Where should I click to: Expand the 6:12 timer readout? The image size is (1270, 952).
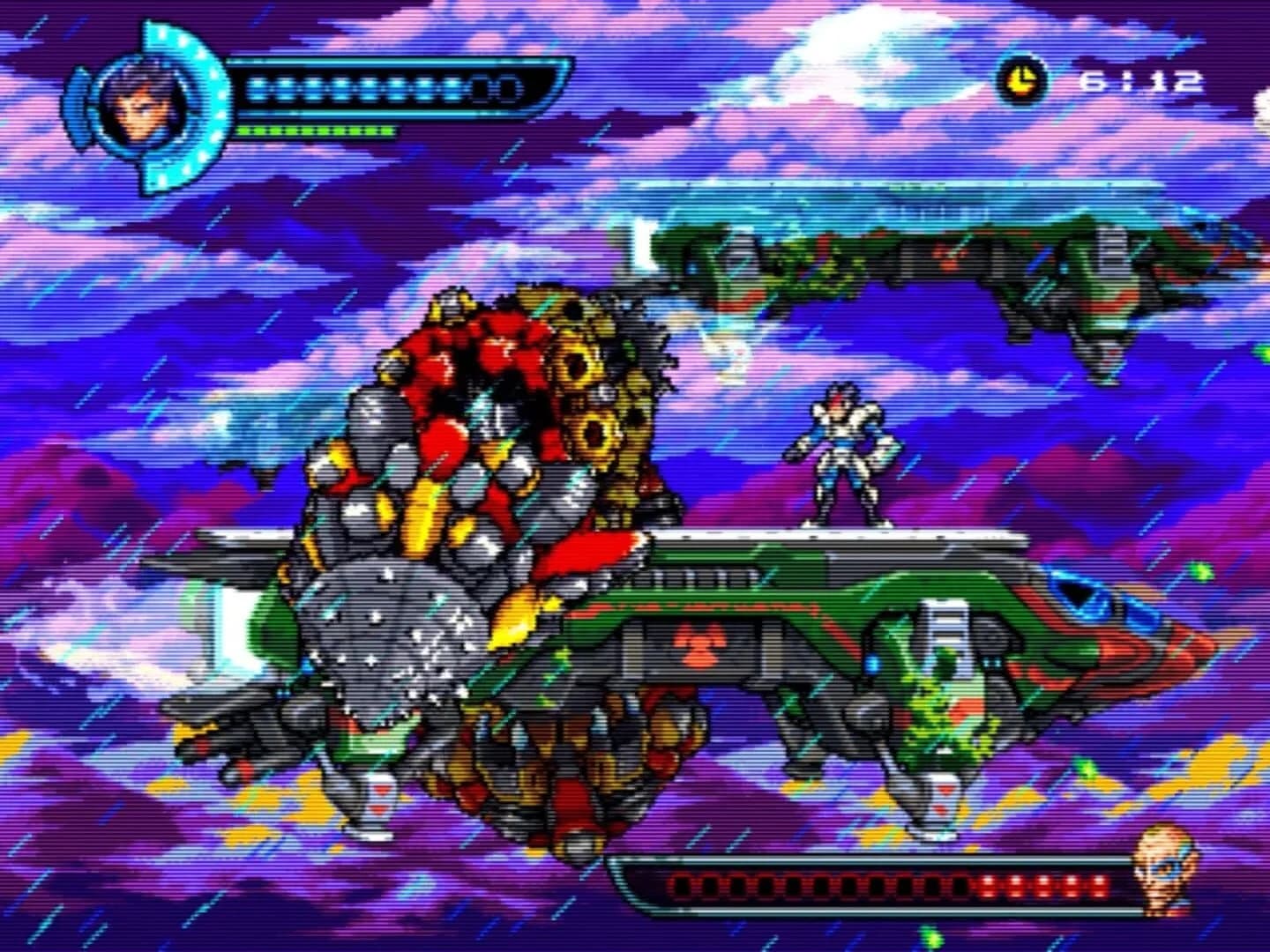tap(1138, 81)
